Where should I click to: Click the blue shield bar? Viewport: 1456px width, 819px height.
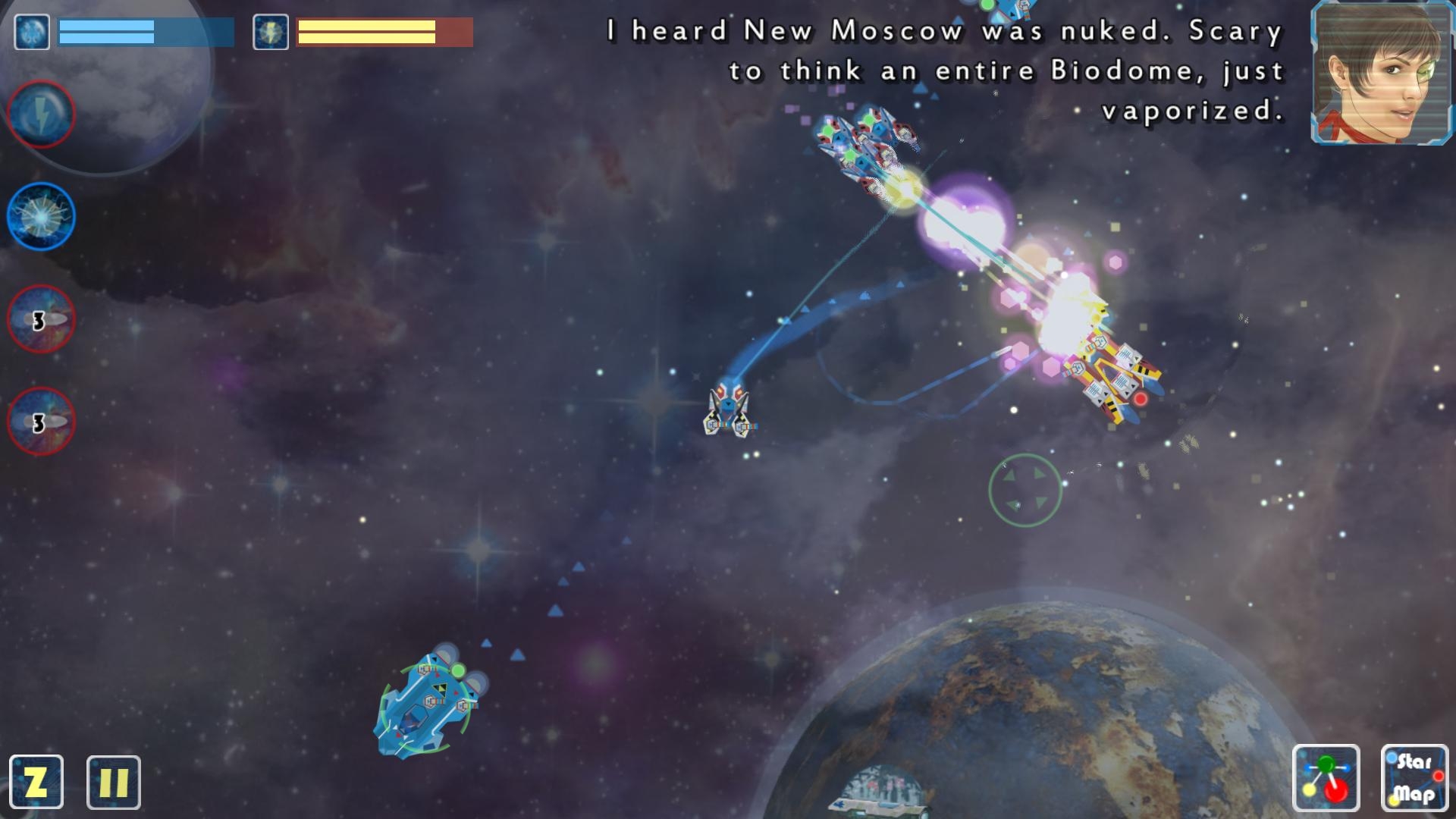tap(144, 30)
